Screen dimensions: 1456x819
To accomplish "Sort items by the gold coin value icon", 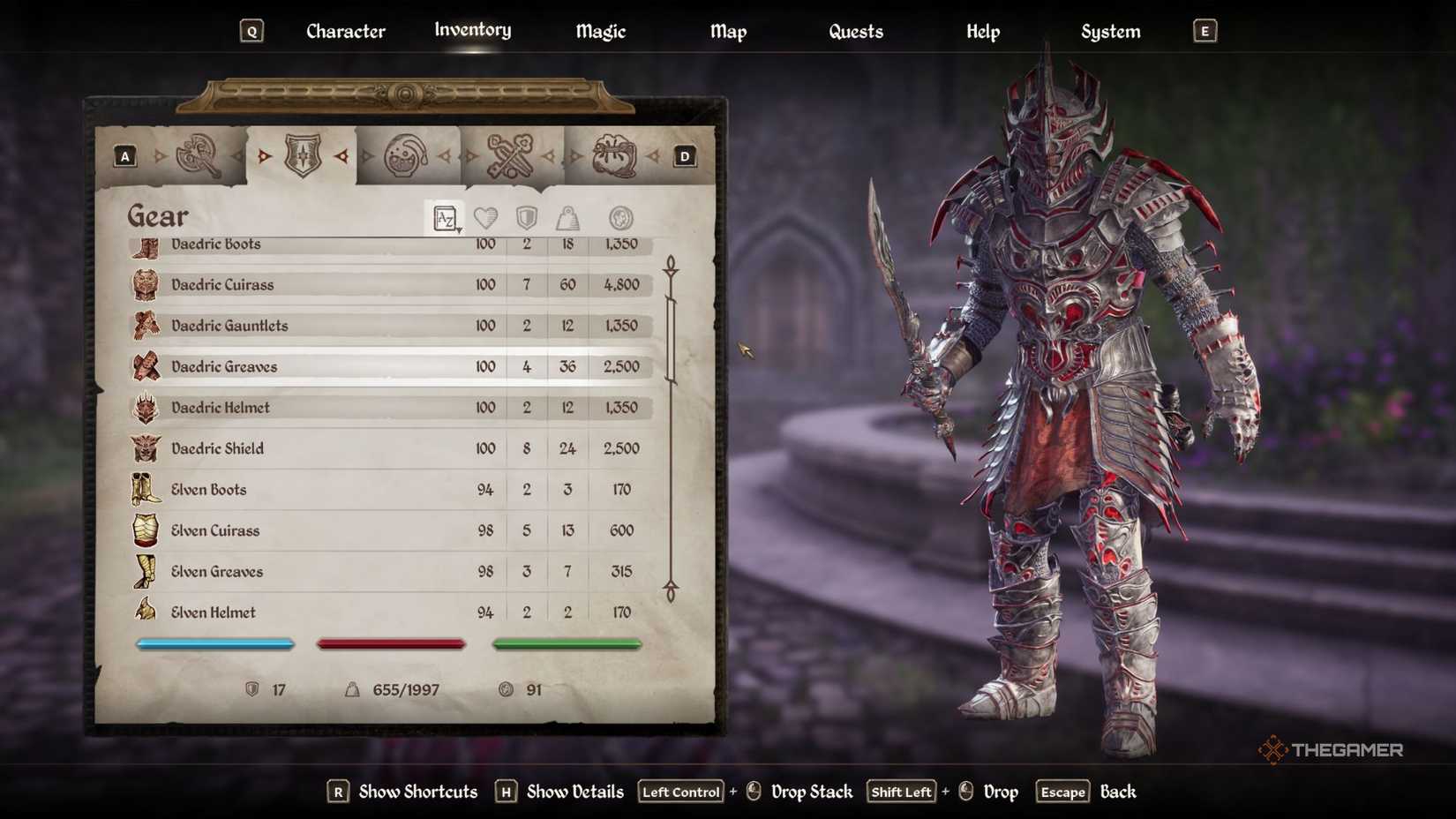I will click(x=620, y=218).
